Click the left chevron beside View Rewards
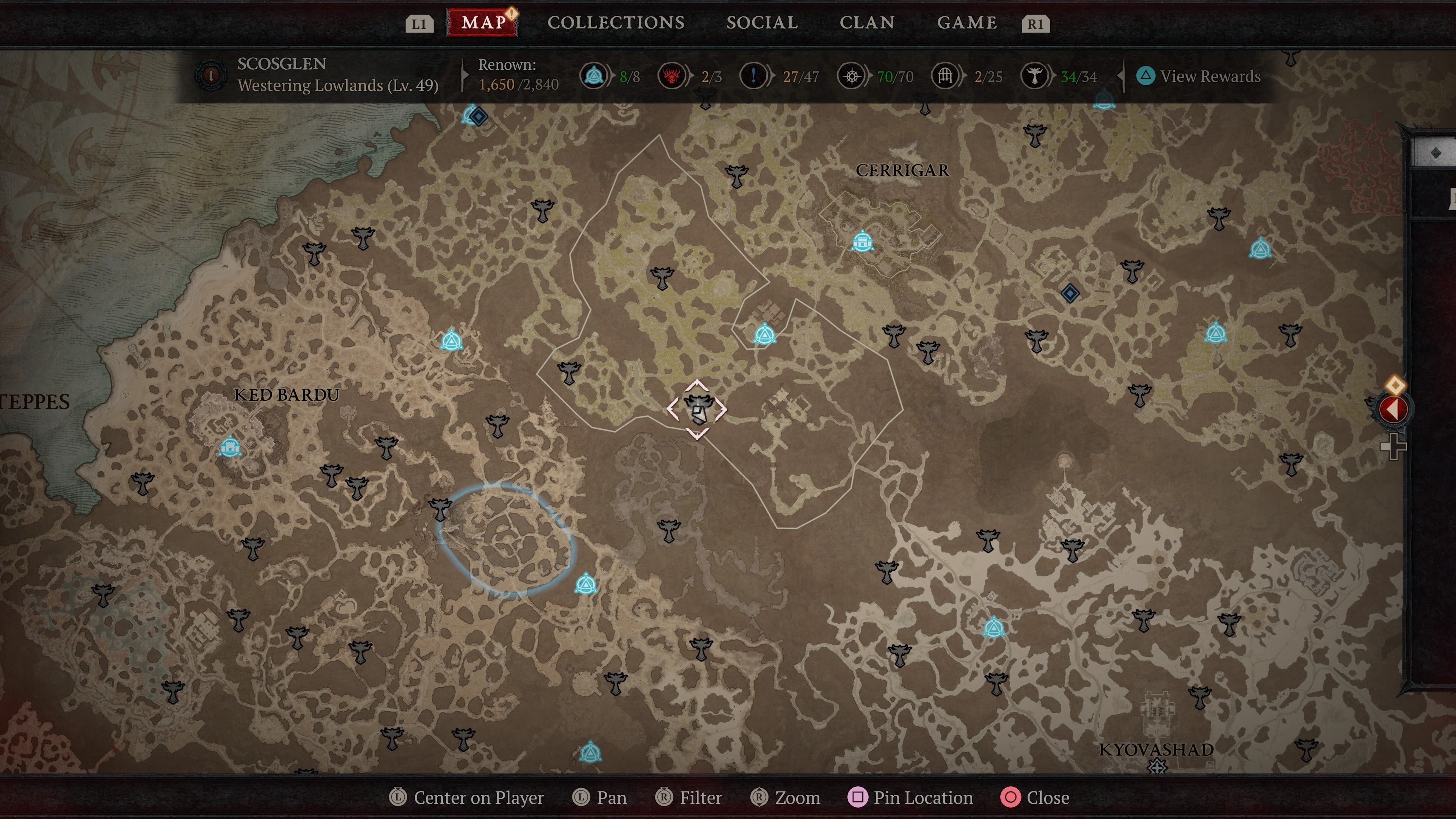This screenshot has height=819, width=1456. [1121, 76]
